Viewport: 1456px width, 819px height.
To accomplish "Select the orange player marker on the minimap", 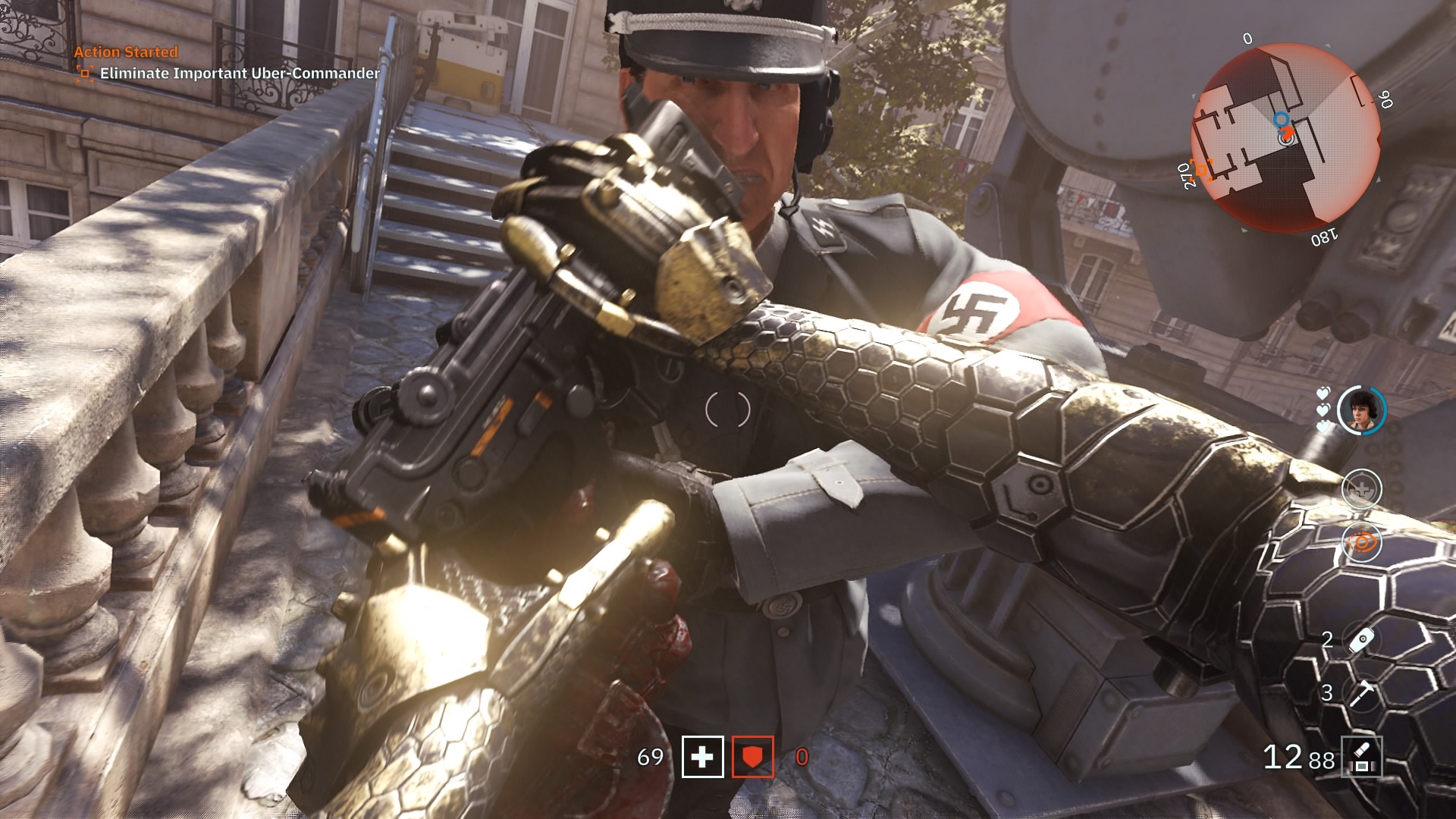I will pyautogui.click(x=1288, y=133).
